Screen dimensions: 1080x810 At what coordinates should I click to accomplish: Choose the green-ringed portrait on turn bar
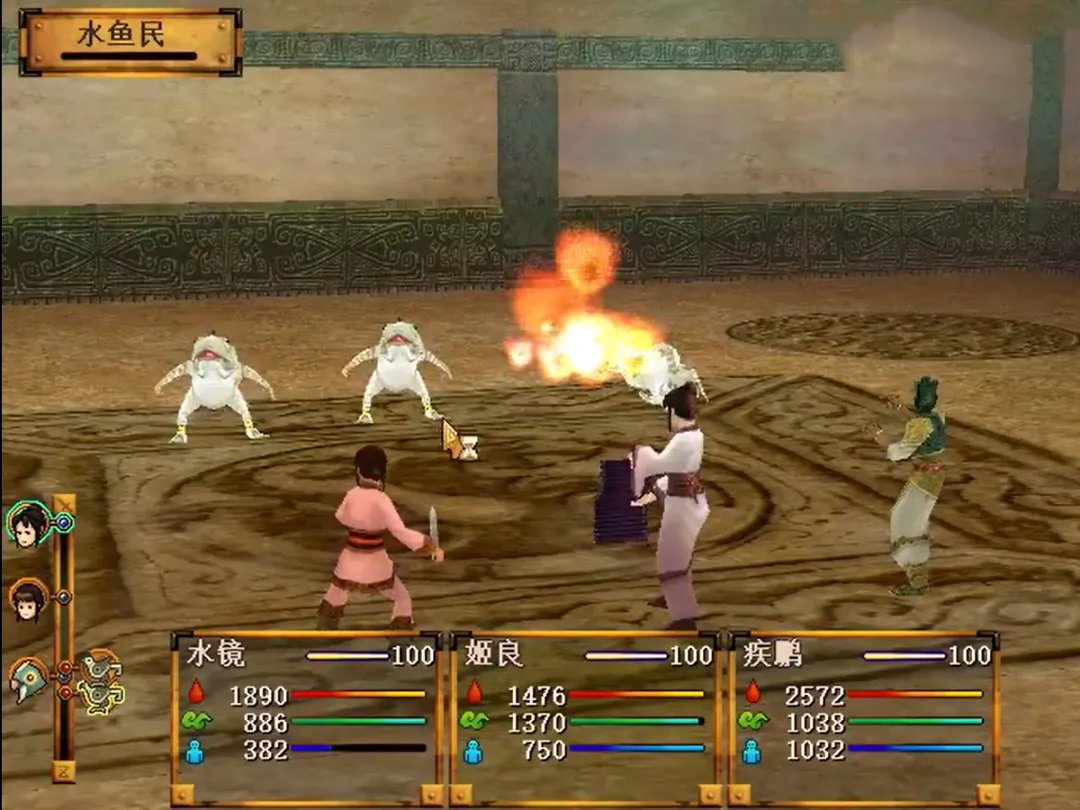pos(28,523)
